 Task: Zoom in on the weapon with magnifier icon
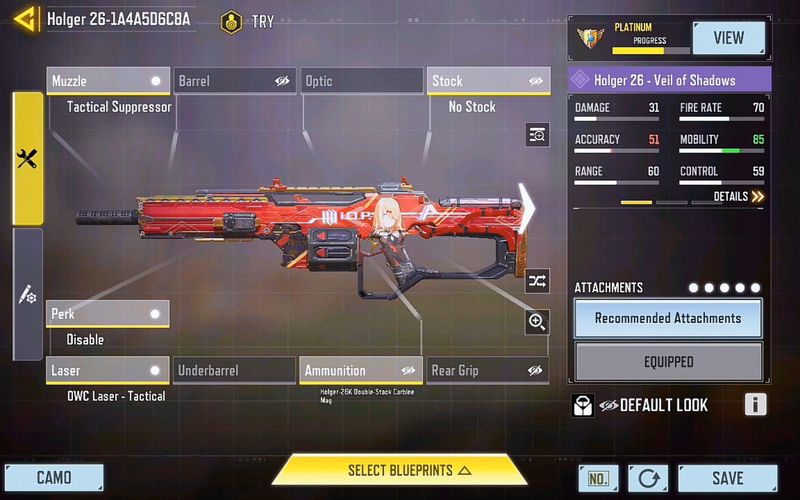537,321
